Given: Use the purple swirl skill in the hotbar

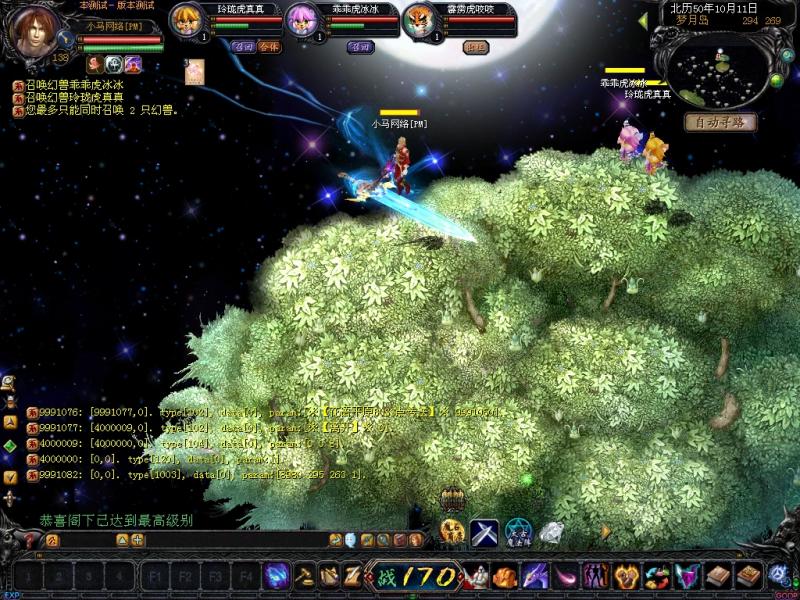Looking at the screenshot, I should [277, 576].
